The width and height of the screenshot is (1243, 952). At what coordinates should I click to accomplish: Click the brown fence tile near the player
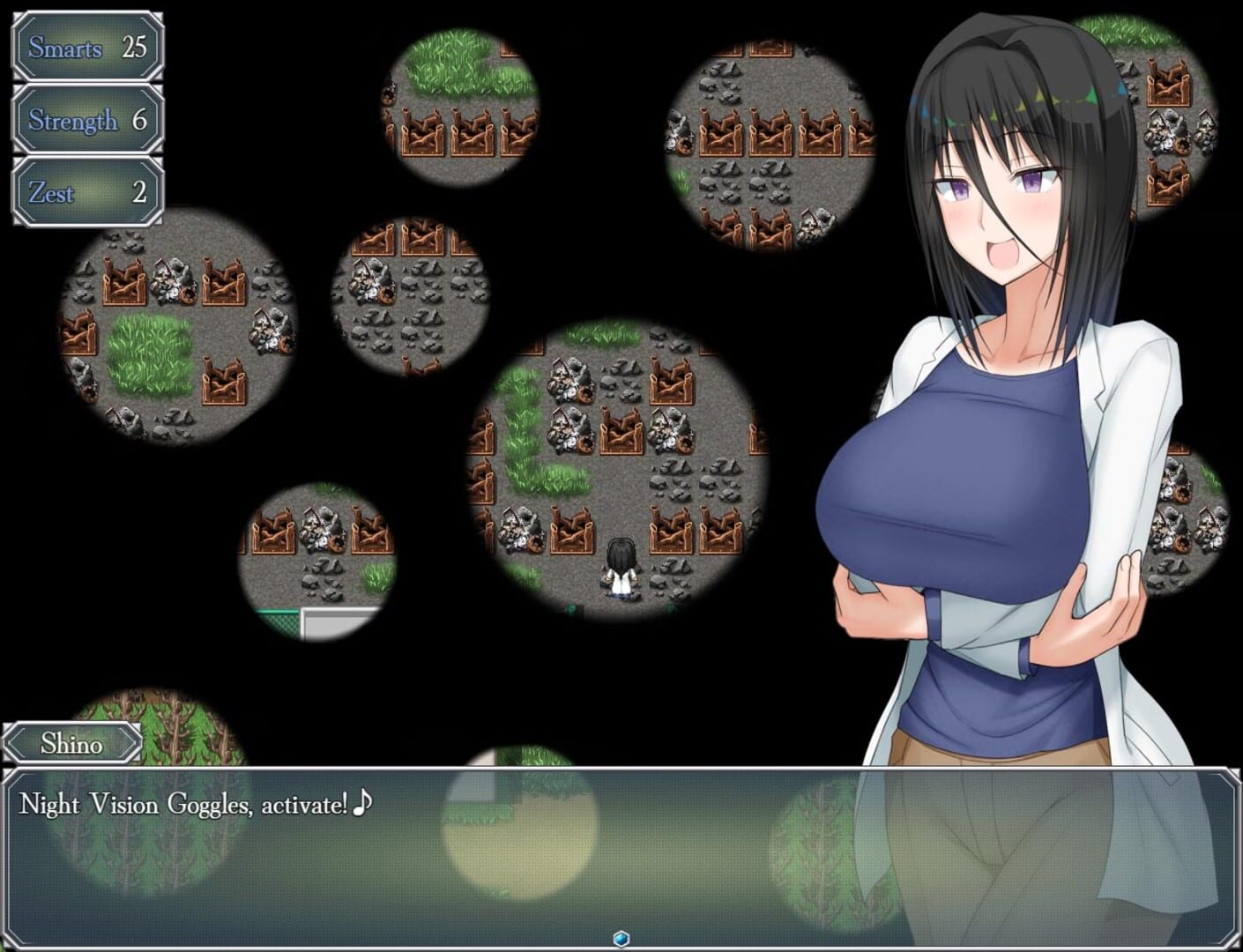tap(670, 529)
